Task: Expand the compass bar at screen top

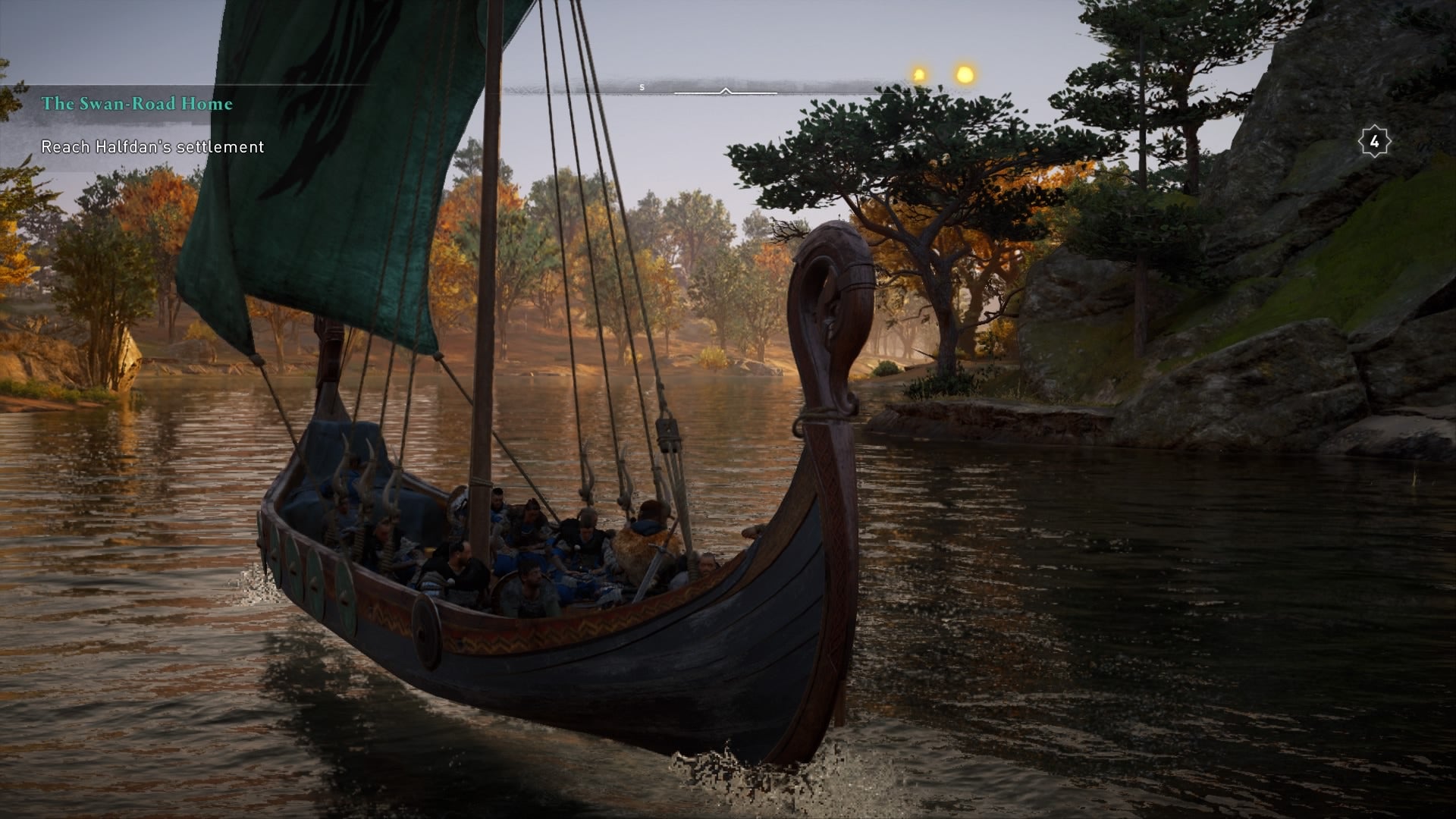Action: 728,87
